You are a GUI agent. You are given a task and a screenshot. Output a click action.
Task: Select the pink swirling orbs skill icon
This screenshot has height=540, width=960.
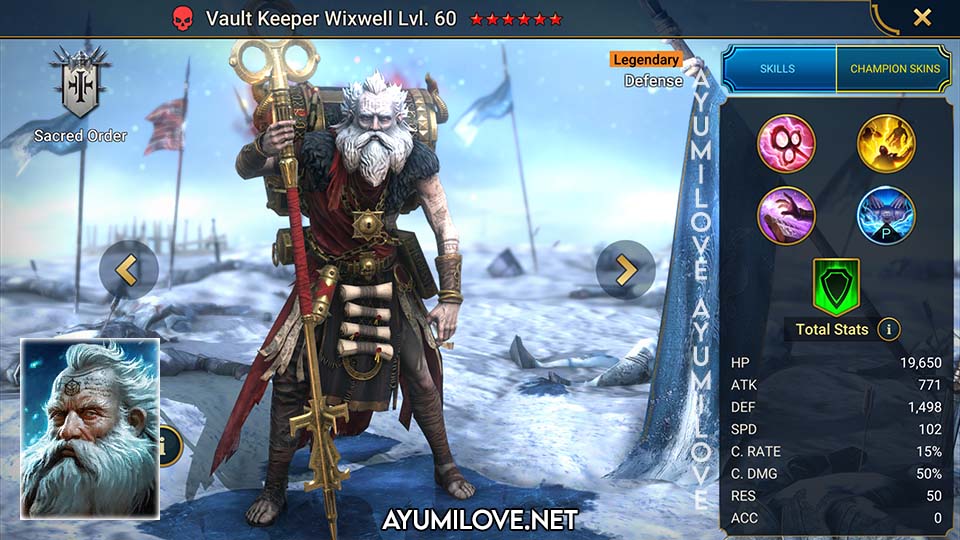pyautogui.click(x=786, y=143)
